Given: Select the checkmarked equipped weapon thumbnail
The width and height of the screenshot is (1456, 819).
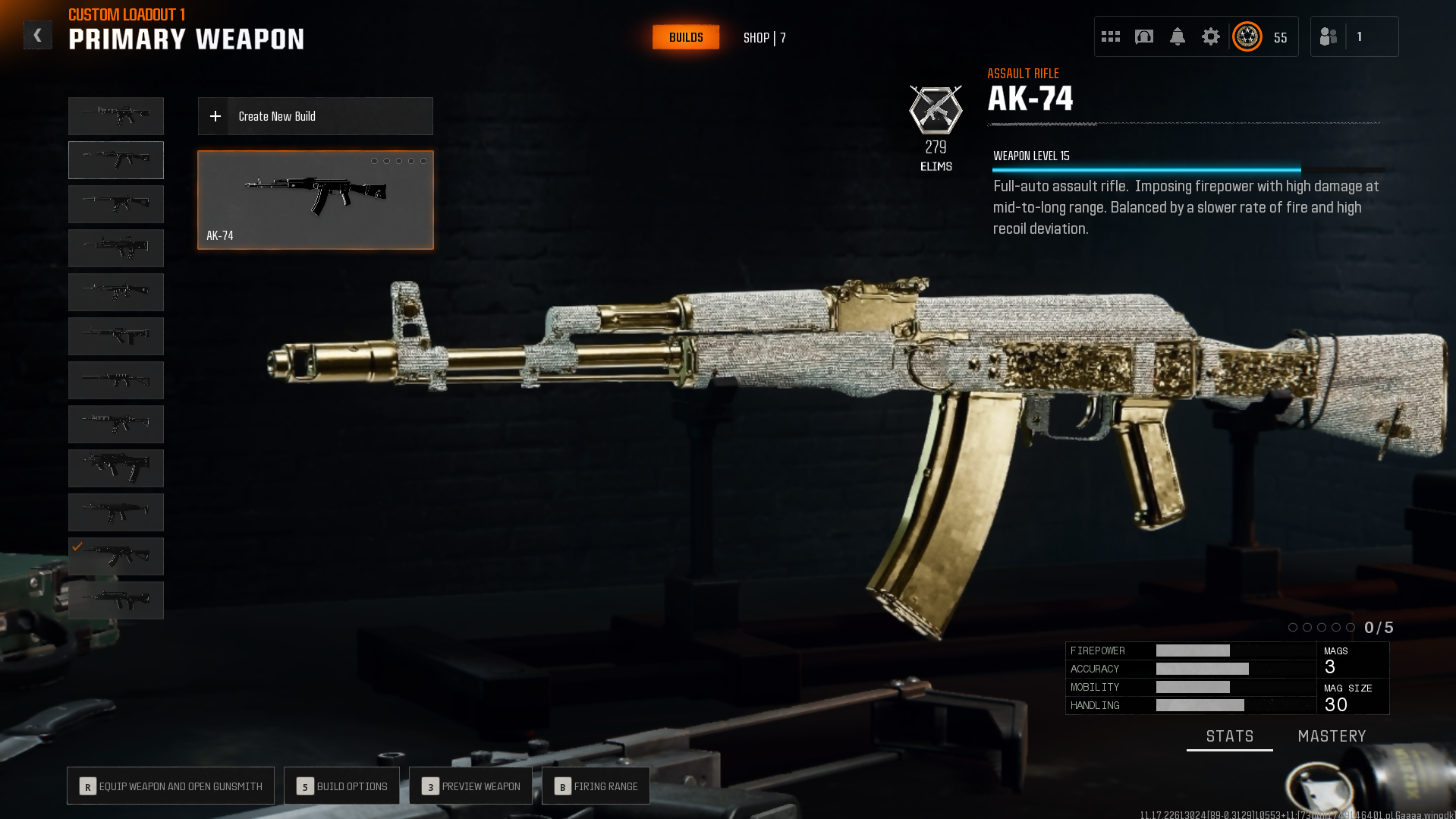Looking at the screenshot, I should tap(116, 556).
